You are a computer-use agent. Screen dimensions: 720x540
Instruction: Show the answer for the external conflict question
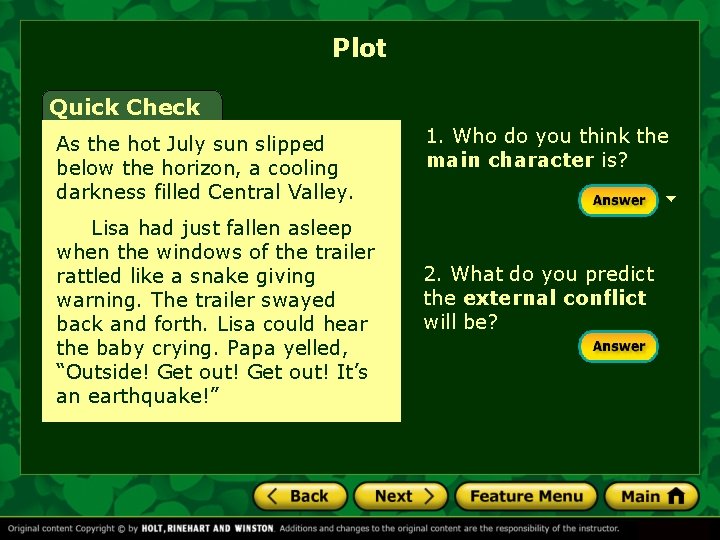click(618, 346)
